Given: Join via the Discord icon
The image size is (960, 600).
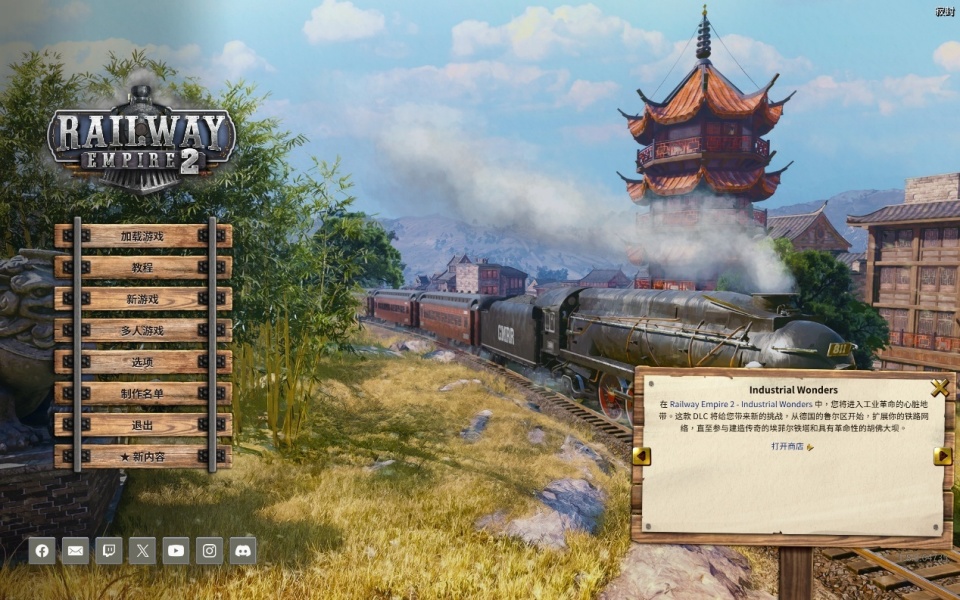Looking at the screenshot, I should point(243,550).
